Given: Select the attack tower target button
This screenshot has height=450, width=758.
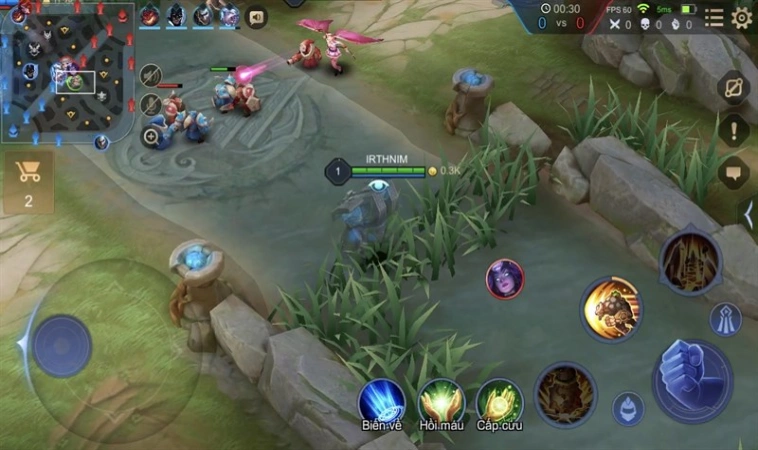Looking at the screenshot, I should 724,319.
